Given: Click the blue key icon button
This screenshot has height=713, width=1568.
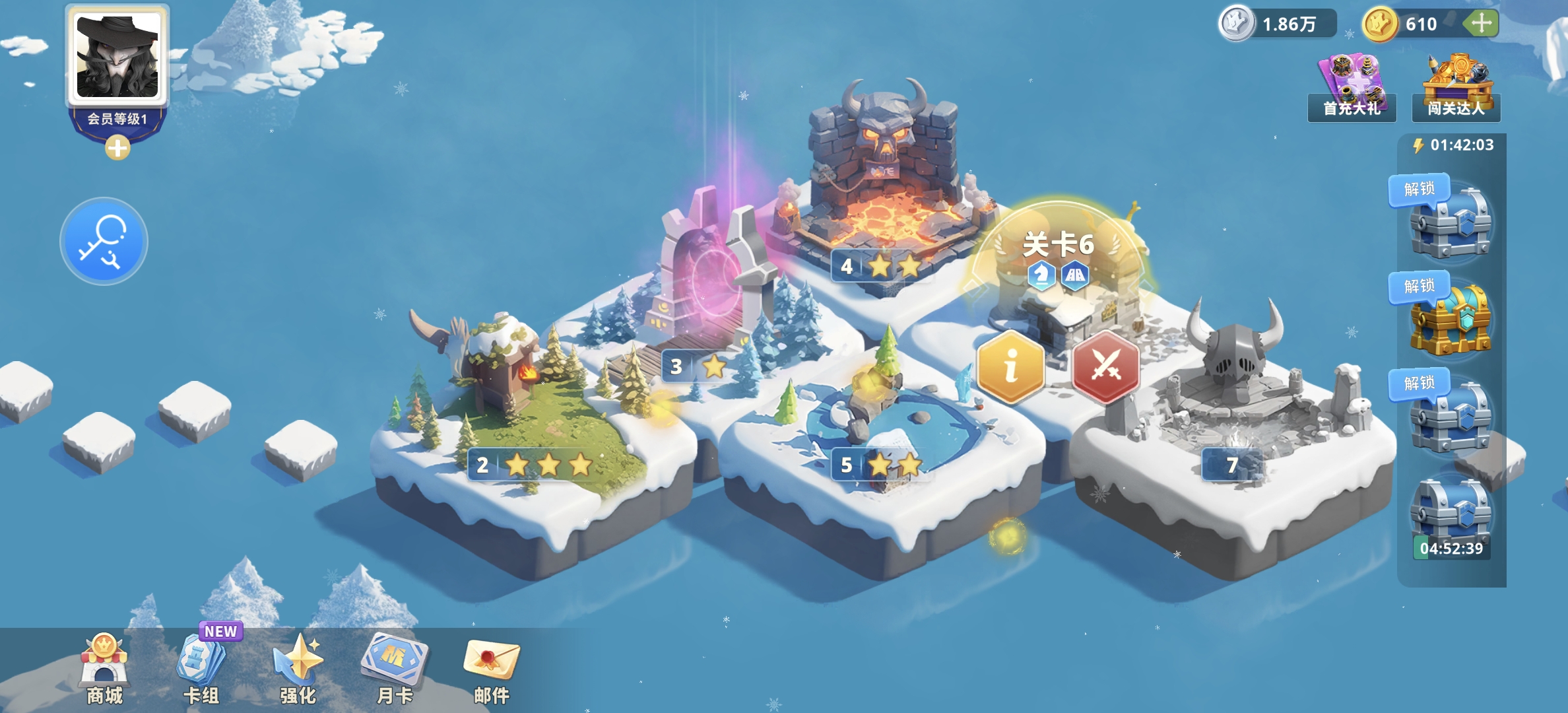Looking at the screenshot, I should 104,241.
